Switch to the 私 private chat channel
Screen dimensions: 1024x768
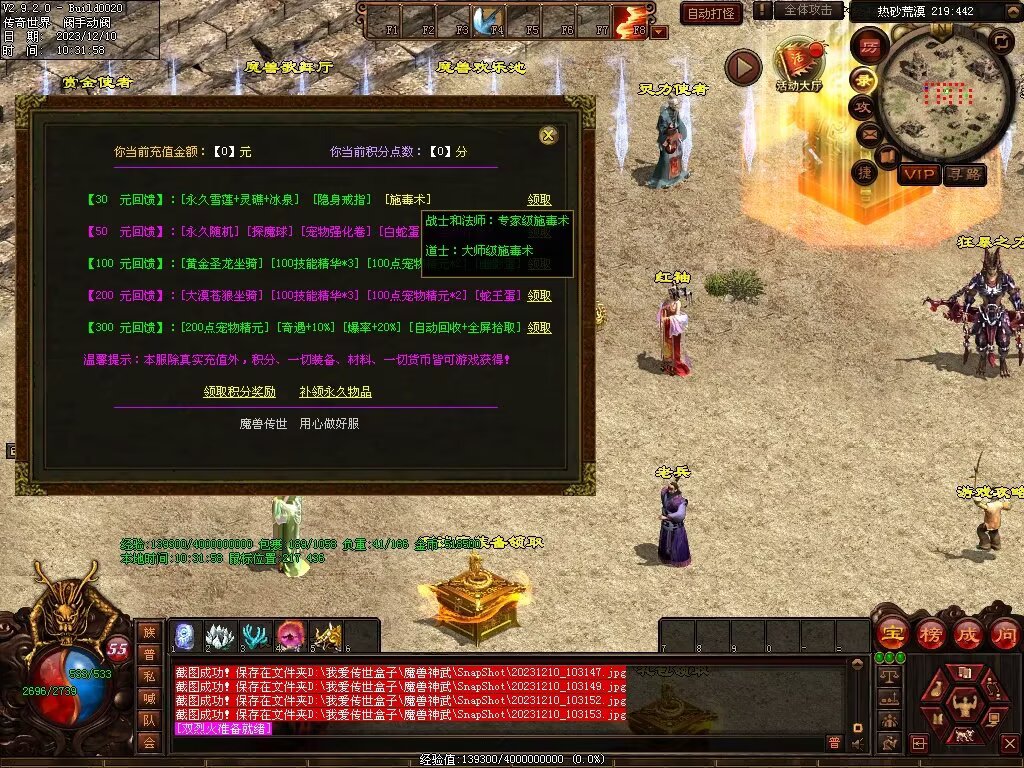click(x=149, y=675)
